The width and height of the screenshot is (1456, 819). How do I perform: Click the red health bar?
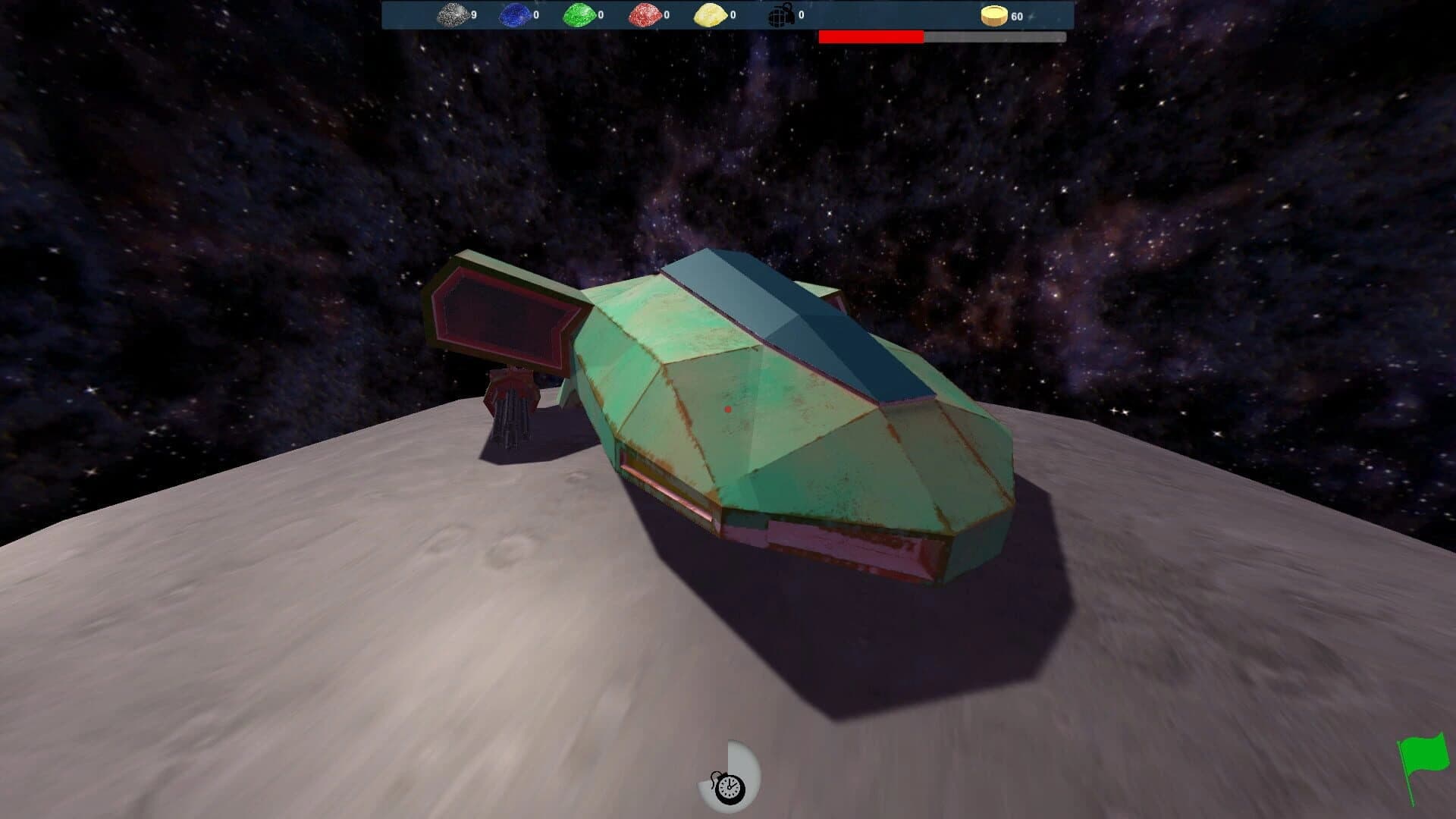click(x=872, y=35)
